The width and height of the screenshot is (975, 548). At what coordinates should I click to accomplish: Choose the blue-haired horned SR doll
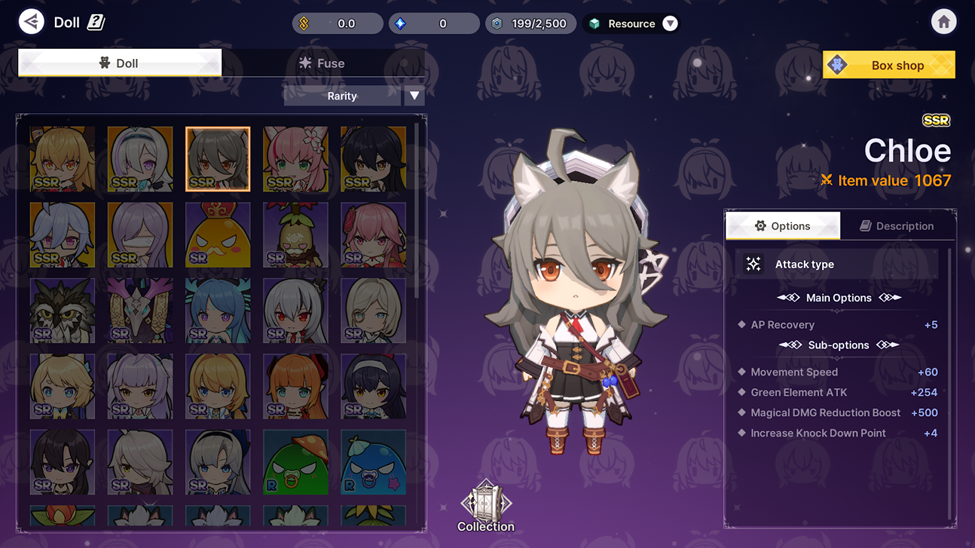click(x=218, y=310)
